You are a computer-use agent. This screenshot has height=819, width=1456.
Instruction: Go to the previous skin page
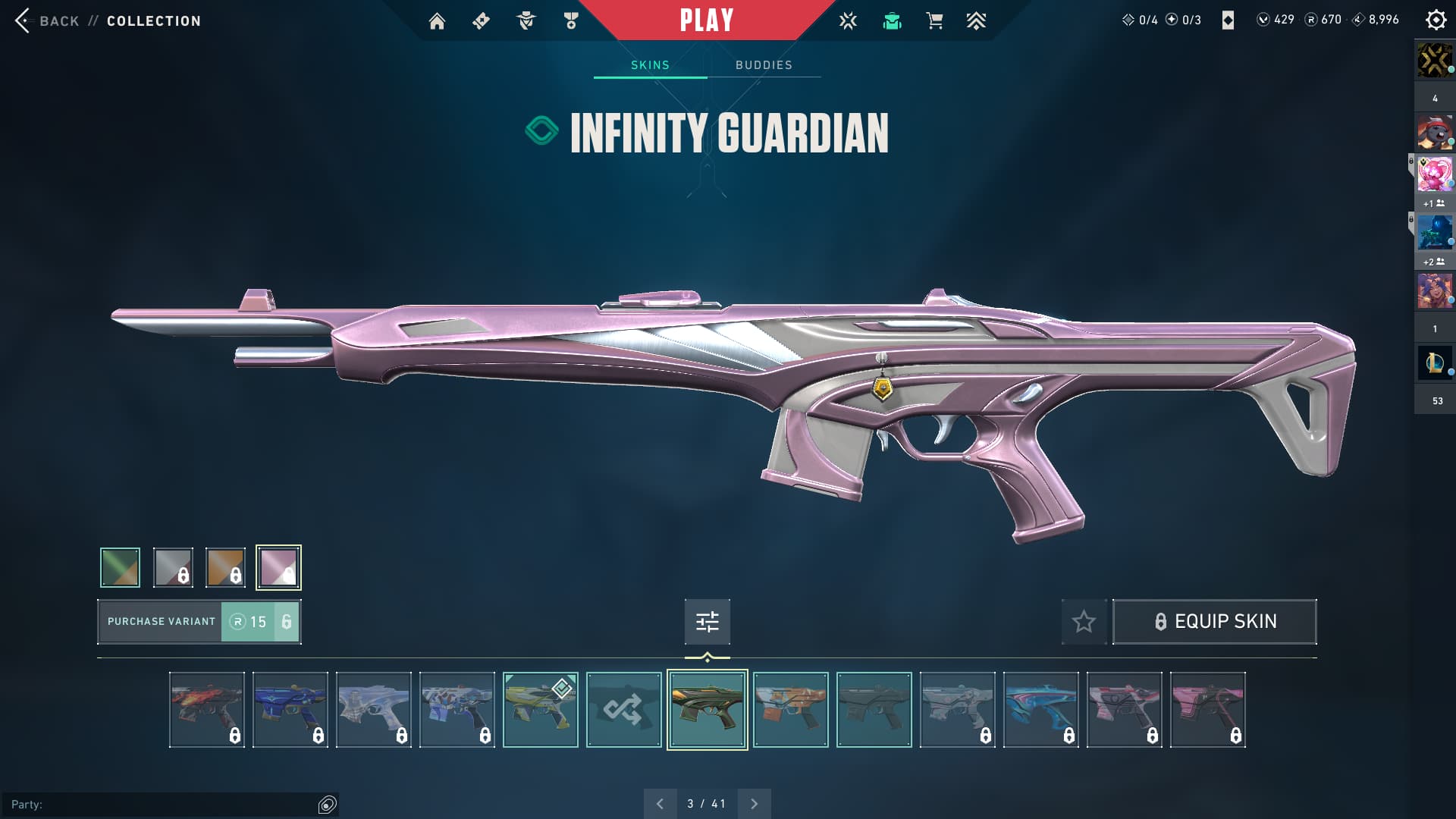point(660,804)
